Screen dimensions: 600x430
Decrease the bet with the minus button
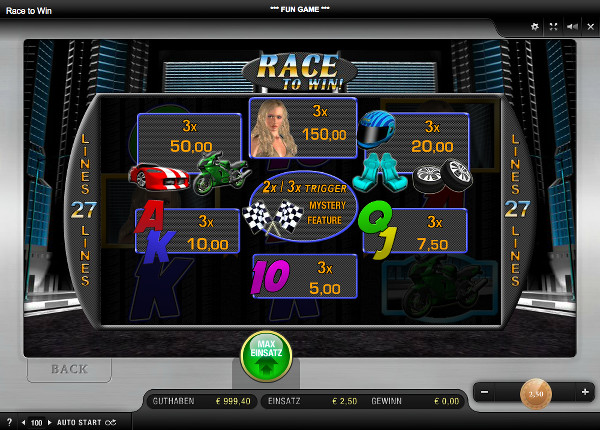tap(485, 393)
